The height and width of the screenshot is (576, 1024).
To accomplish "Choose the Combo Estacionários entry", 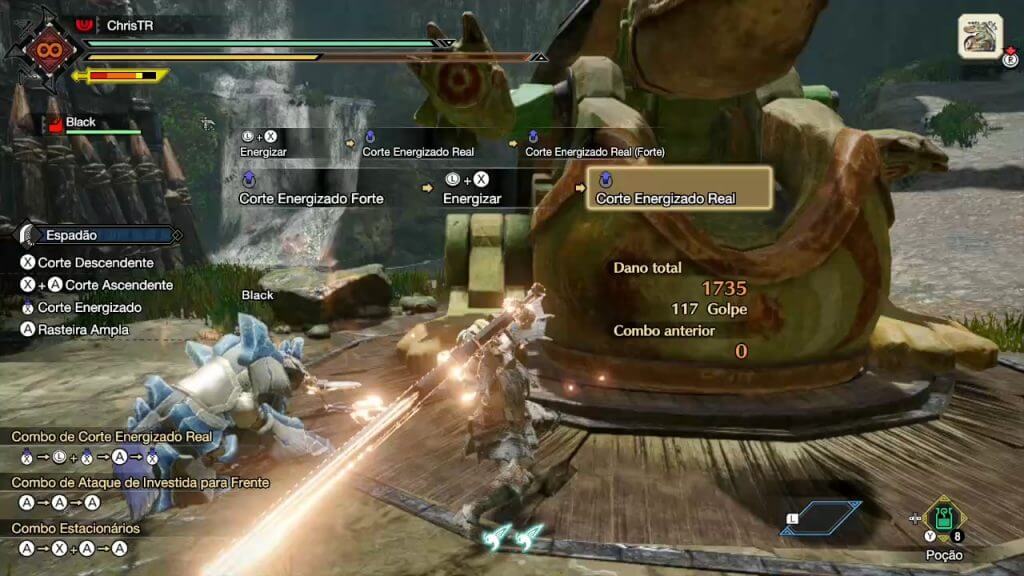I will (76, 528).
